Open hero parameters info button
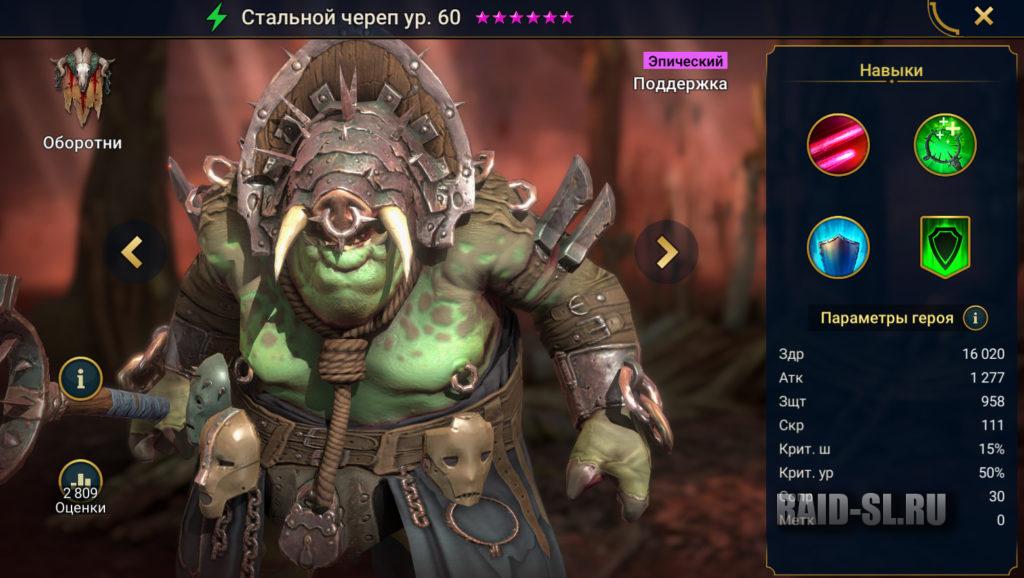The width and height of the screenshot is (1024, 578). (975, 318)
